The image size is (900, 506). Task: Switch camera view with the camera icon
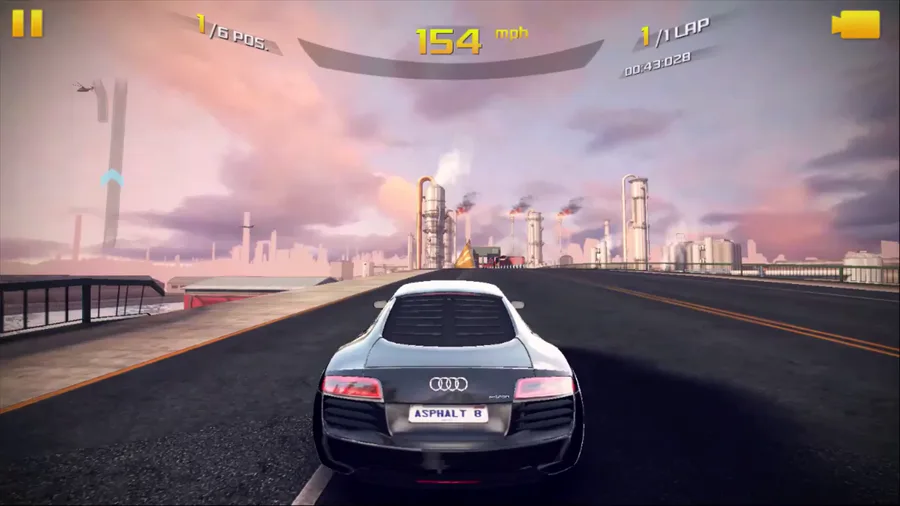855,25
